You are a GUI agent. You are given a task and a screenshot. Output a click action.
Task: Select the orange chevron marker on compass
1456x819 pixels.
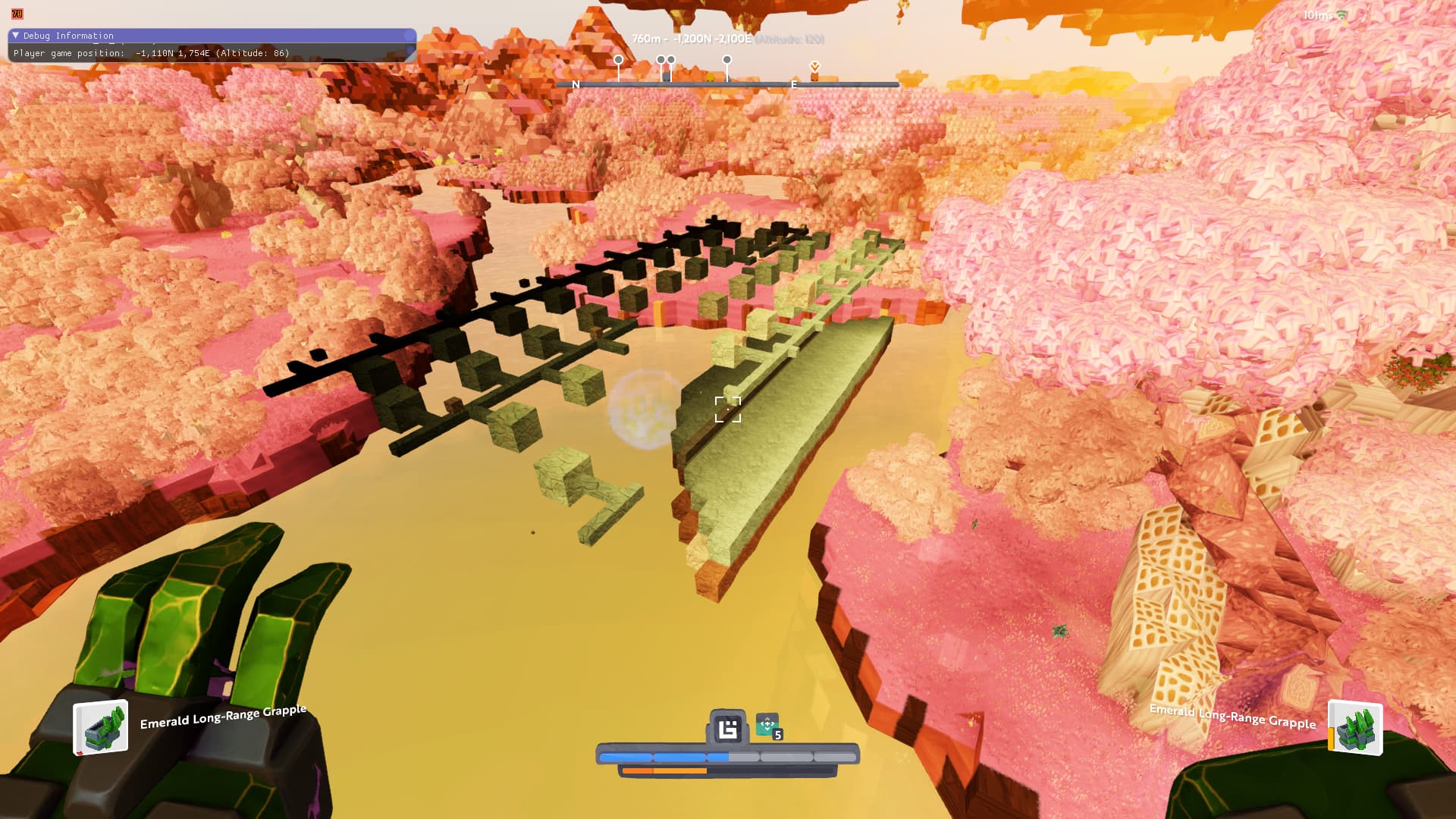pos(815,67)
